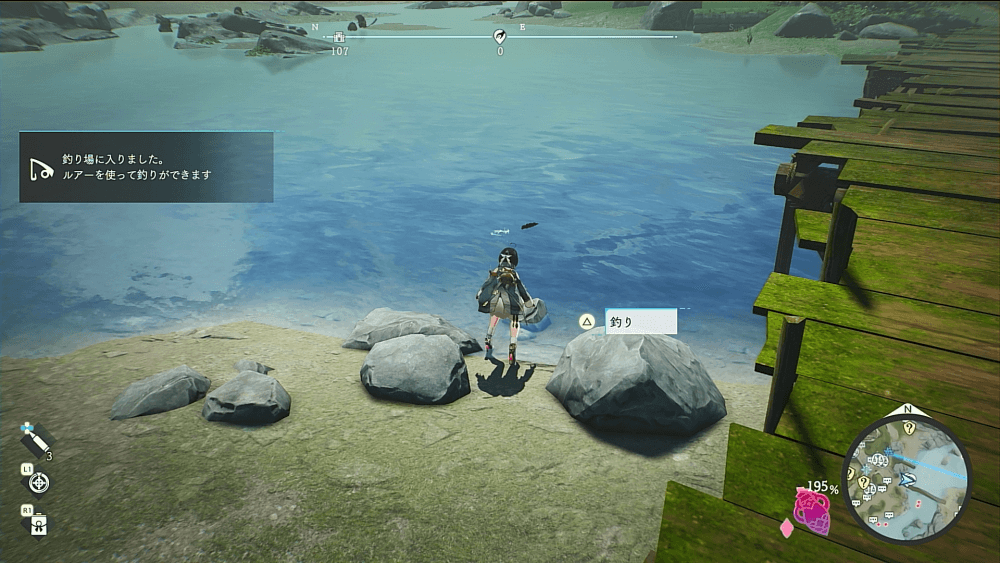Click the castle marker on the compass
Viewport: 1000px width, 563px height.
coord(339,38)
